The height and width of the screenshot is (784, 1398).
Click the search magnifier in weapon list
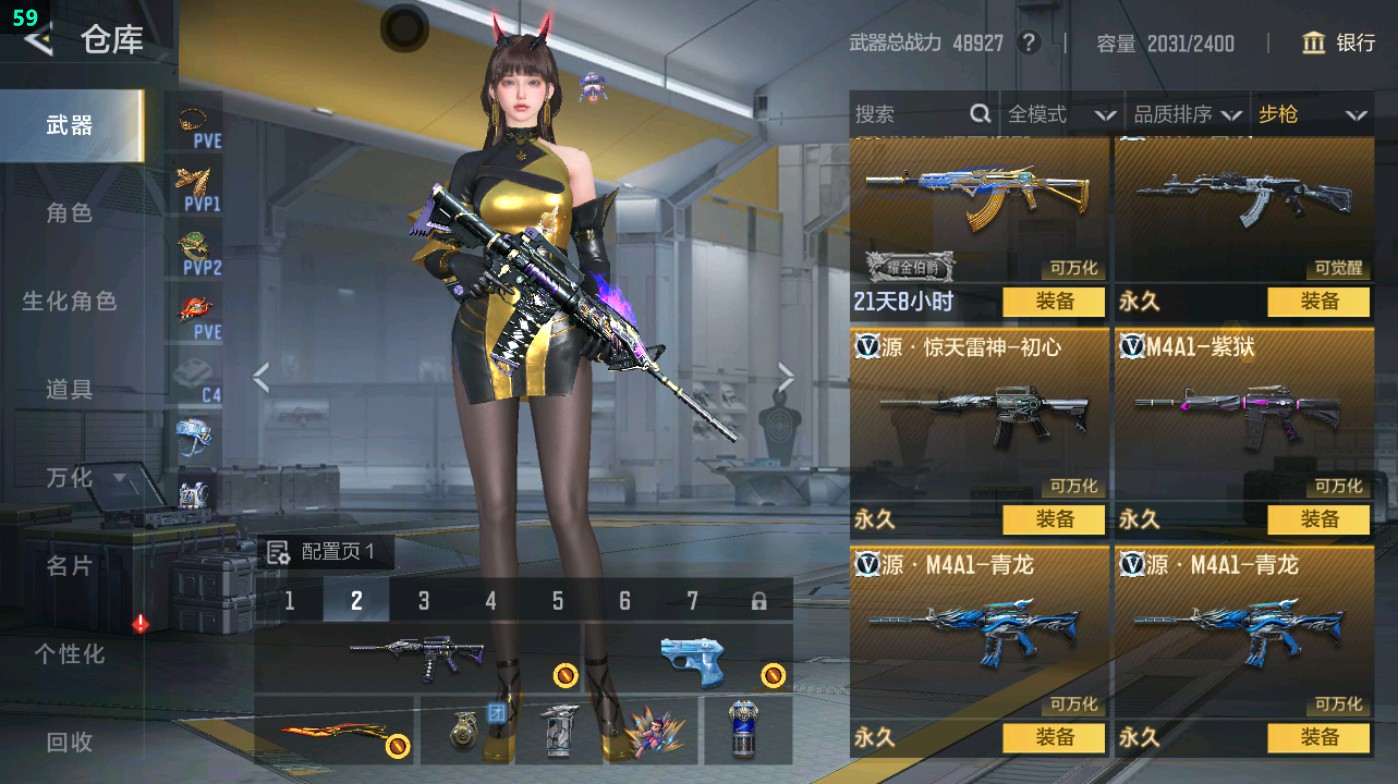(978, 114)
